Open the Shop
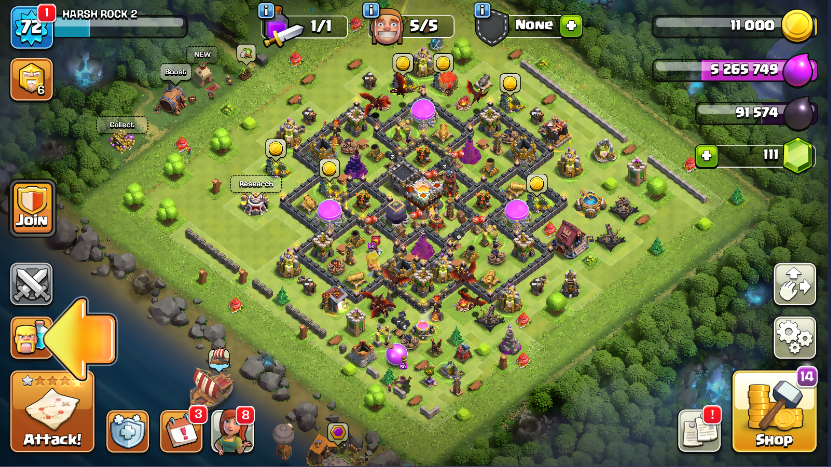Screen dimensions: 831x467 774,412
